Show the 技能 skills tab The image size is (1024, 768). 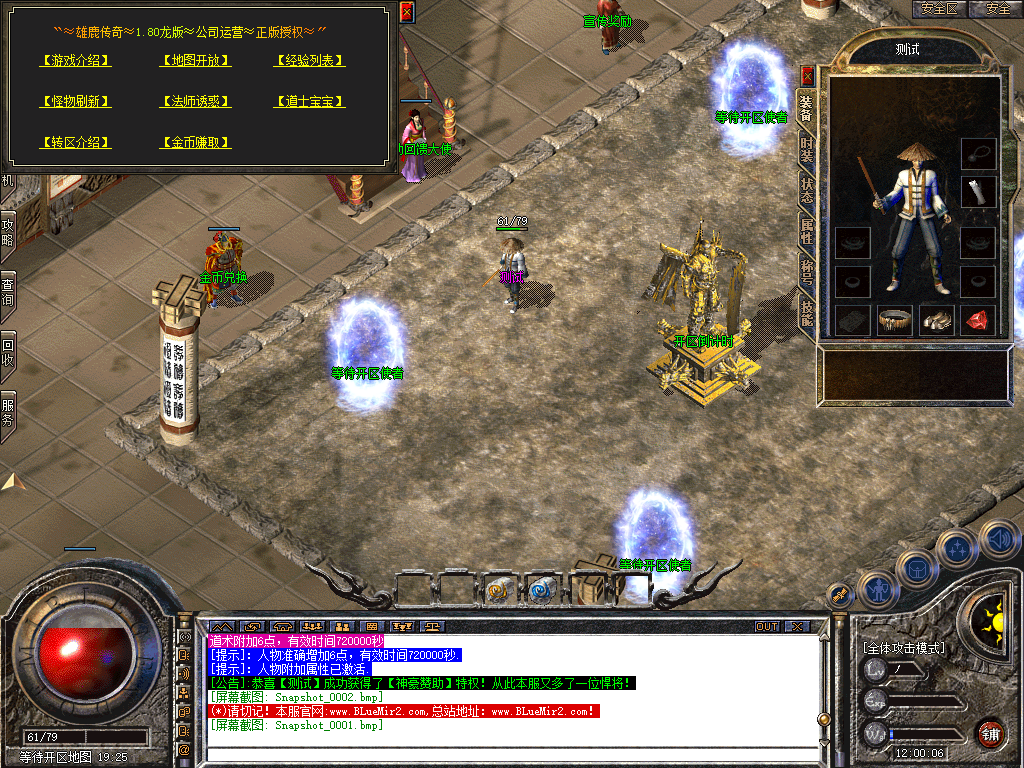click(807, 313)
